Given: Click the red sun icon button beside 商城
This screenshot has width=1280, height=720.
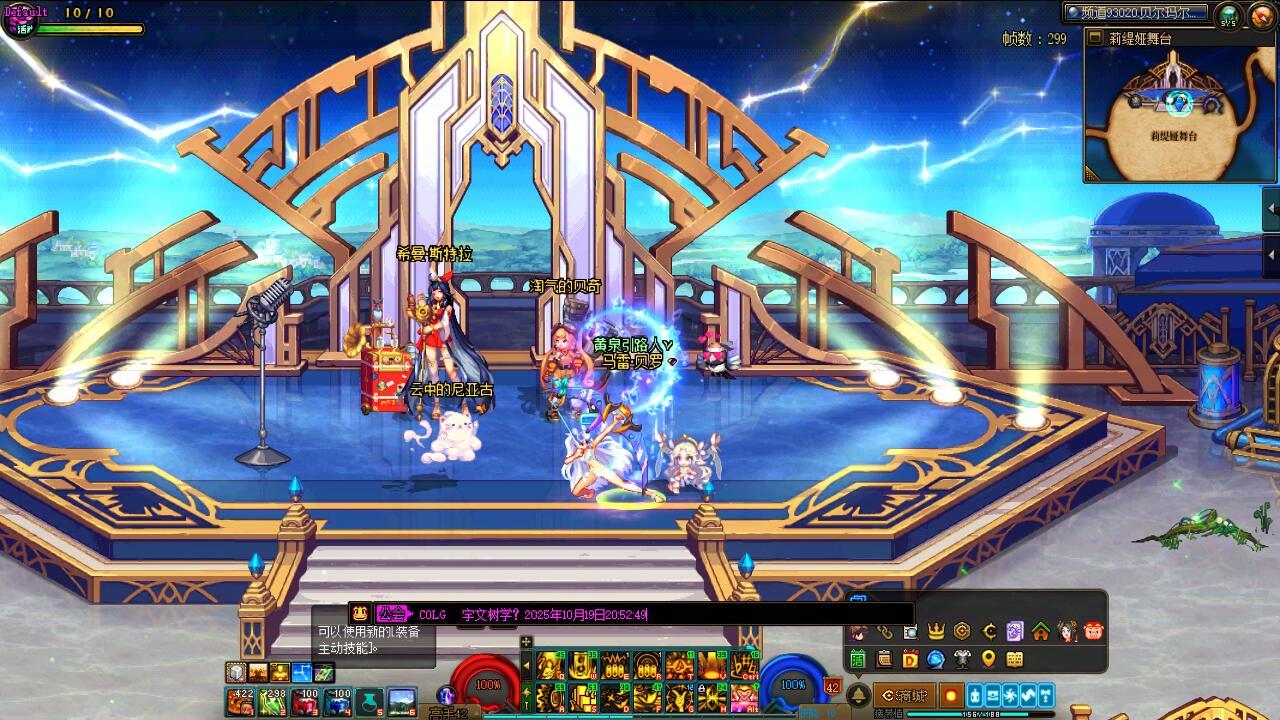Looking at the screenshot, I should pyautogui.click(x=950, y=695).
